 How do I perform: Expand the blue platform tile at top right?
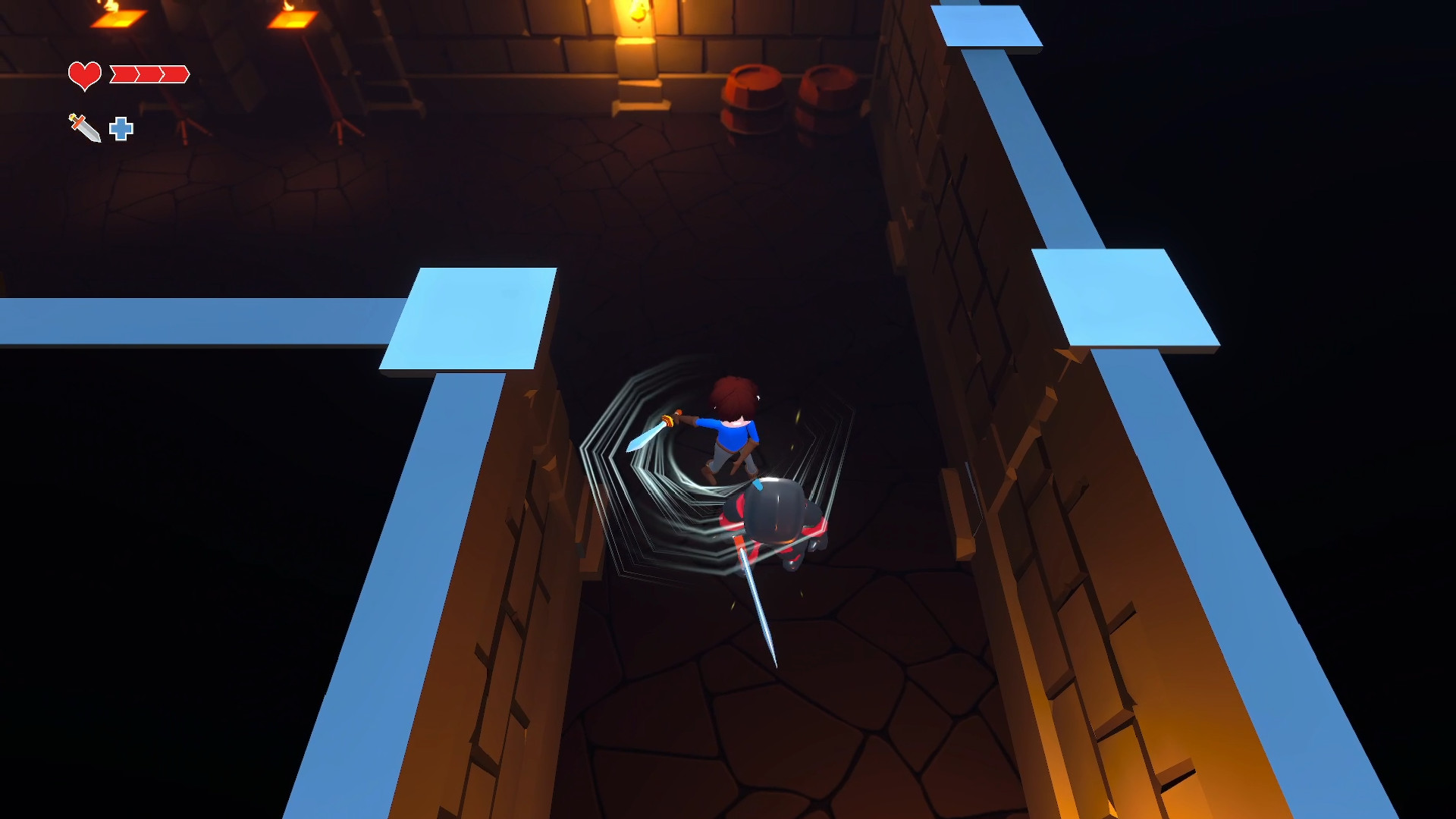986,27
